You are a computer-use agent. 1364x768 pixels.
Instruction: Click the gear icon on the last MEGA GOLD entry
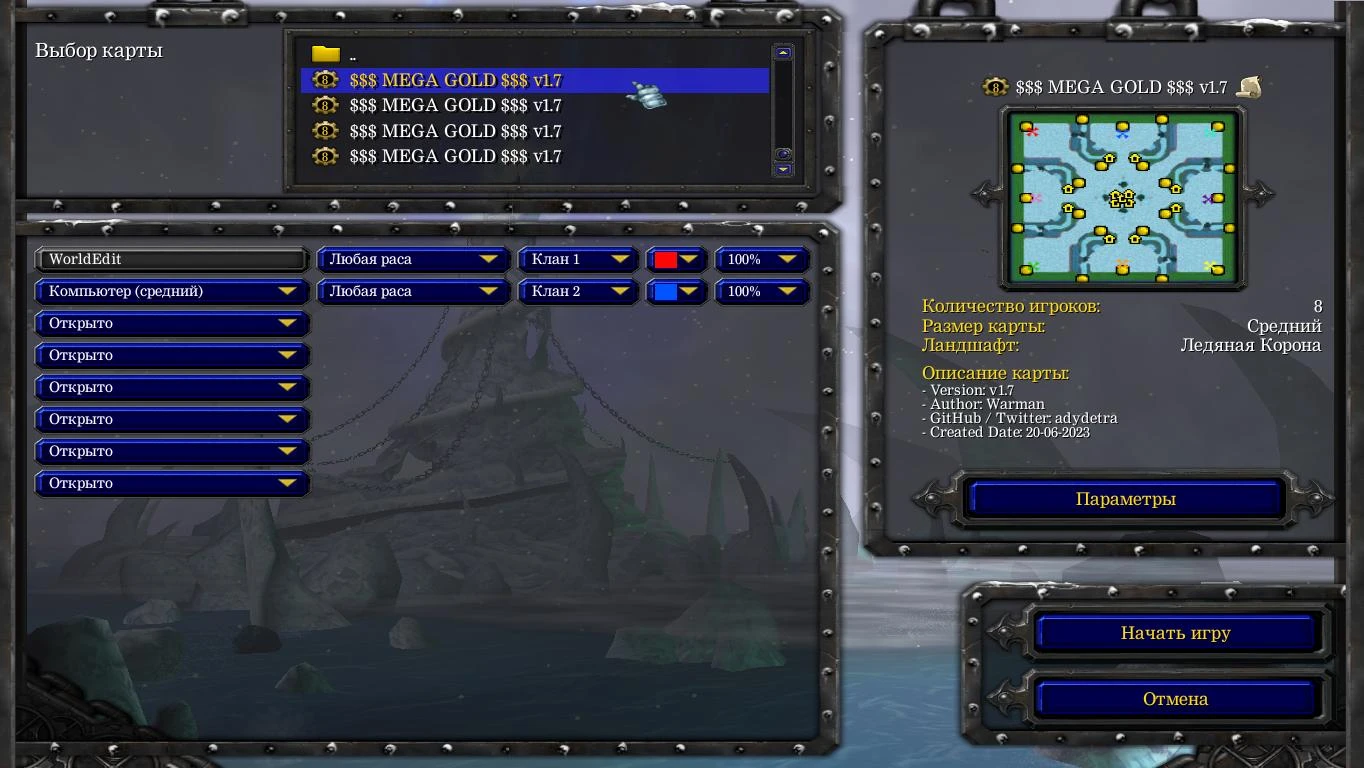(323, 156)
